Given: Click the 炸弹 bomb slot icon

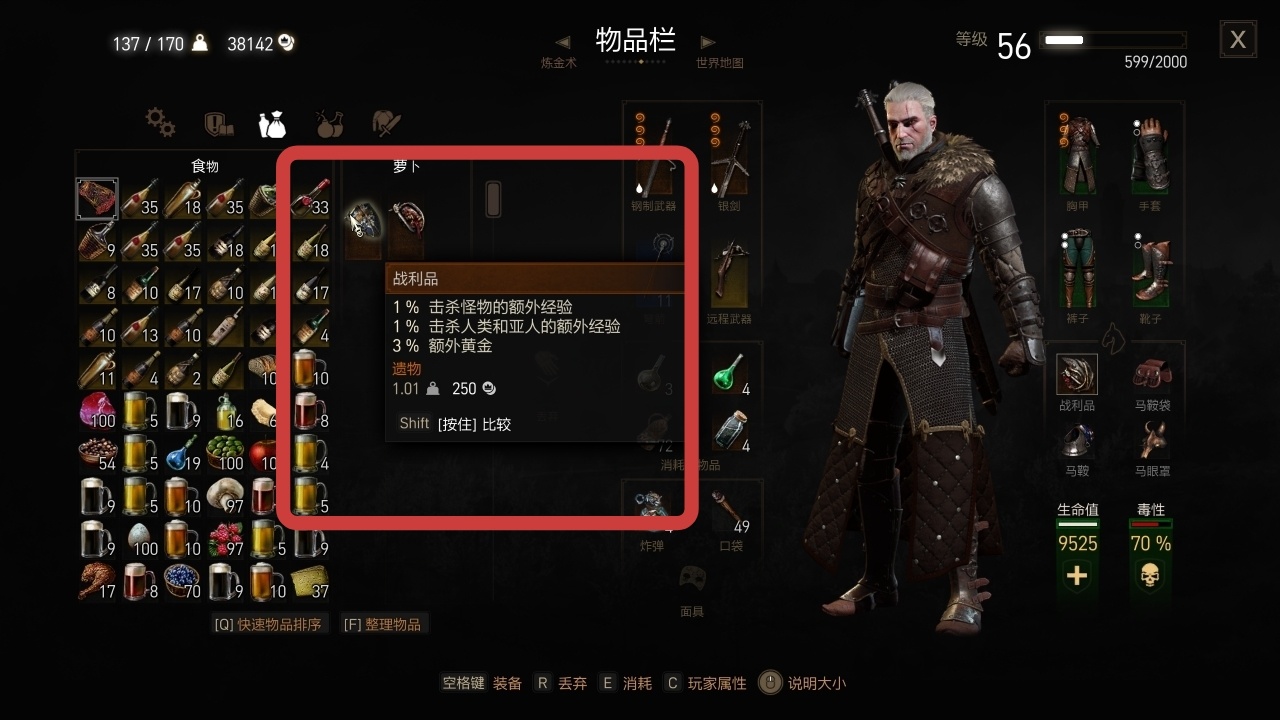Looking at the screenshot, I should [653, 505].
